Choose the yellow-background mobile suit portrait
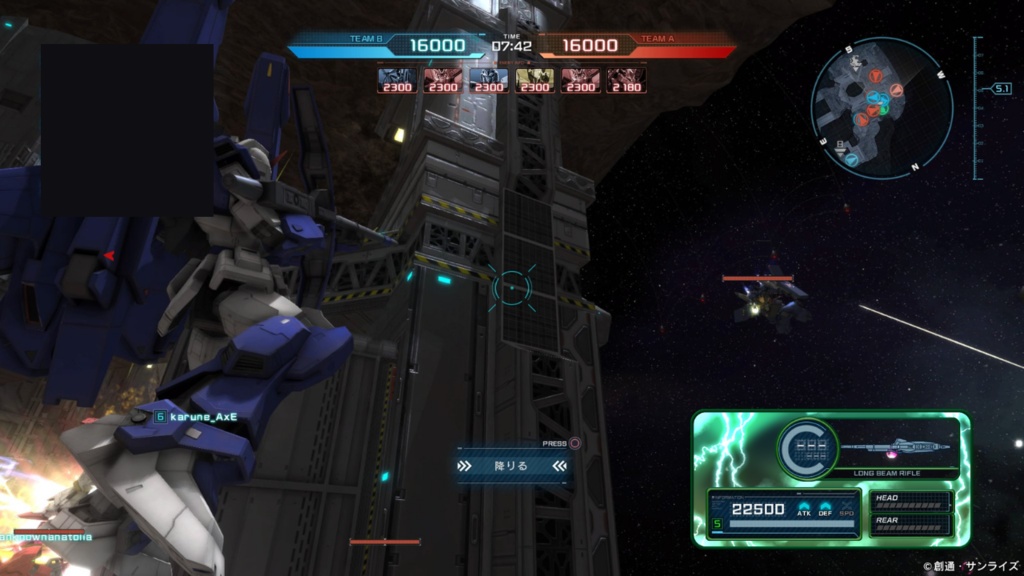1024x576 pixels. point(535,80)
